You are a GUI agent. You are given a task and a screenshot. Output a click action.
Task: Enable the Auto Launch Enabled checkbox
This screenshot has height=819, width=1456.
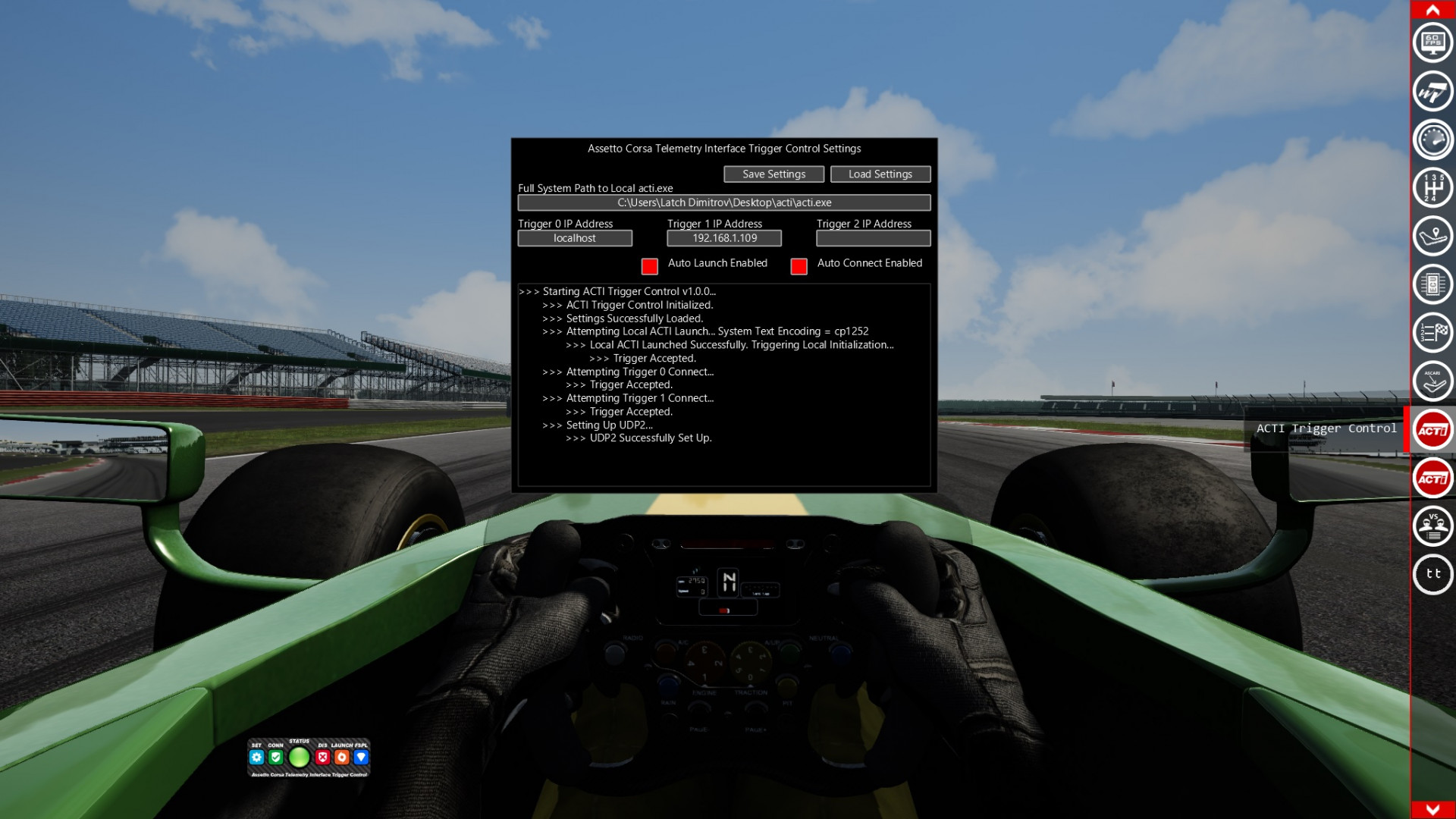pyautogui.click(x=648, y=266)
